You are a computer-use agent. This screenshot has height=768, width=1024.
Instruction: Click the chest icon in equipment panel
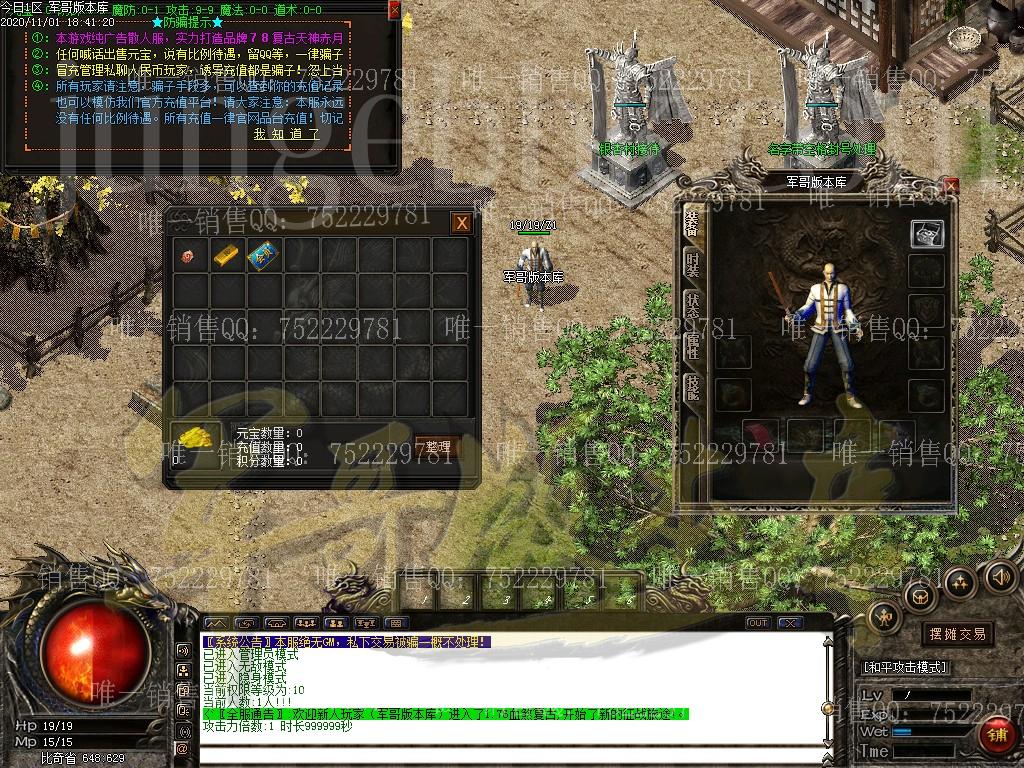point(926,233)
